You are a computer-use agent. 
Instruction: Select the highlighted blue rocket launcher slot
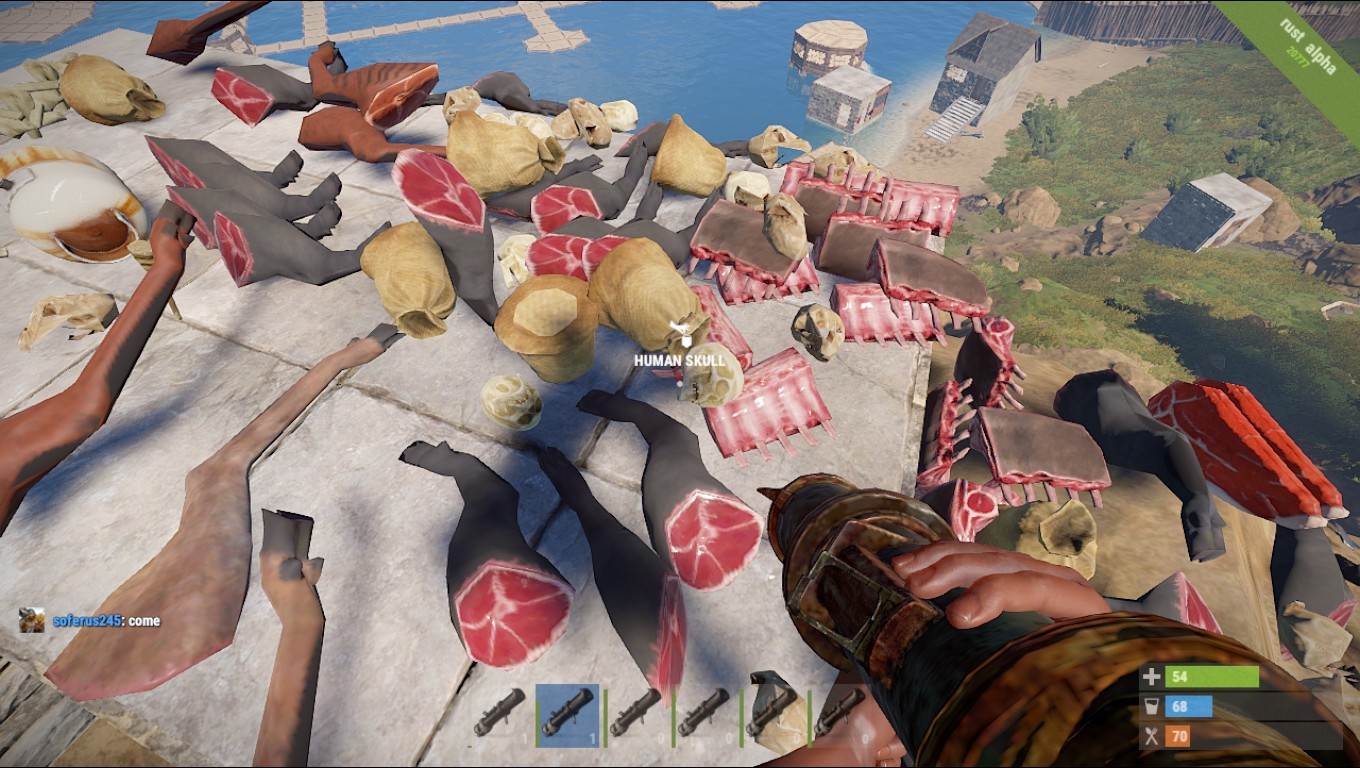pos(568,716)
